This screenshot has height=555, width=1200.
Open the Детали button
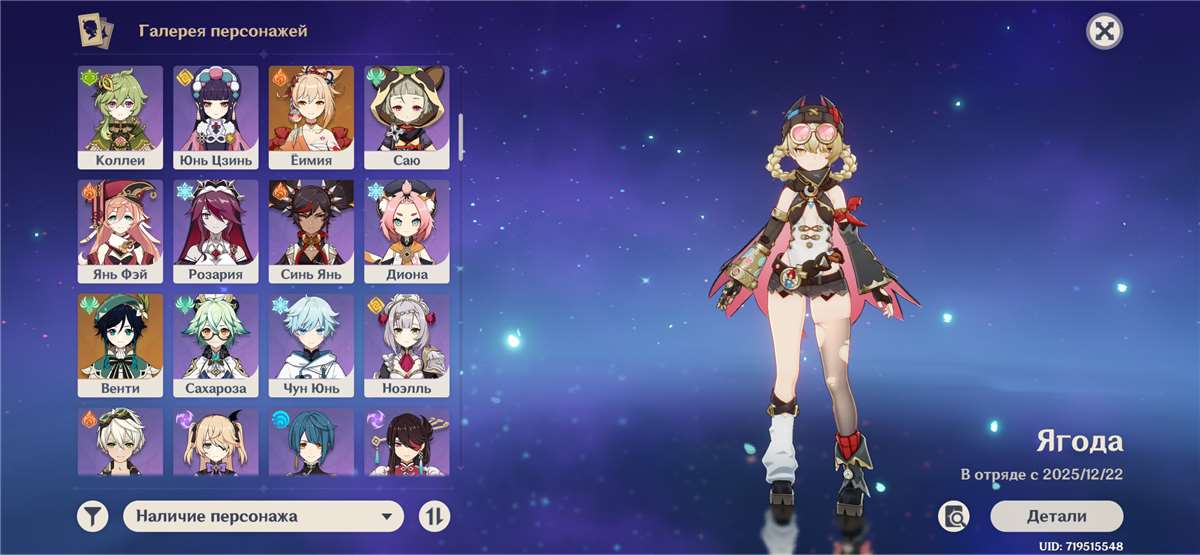(1056, 516)
